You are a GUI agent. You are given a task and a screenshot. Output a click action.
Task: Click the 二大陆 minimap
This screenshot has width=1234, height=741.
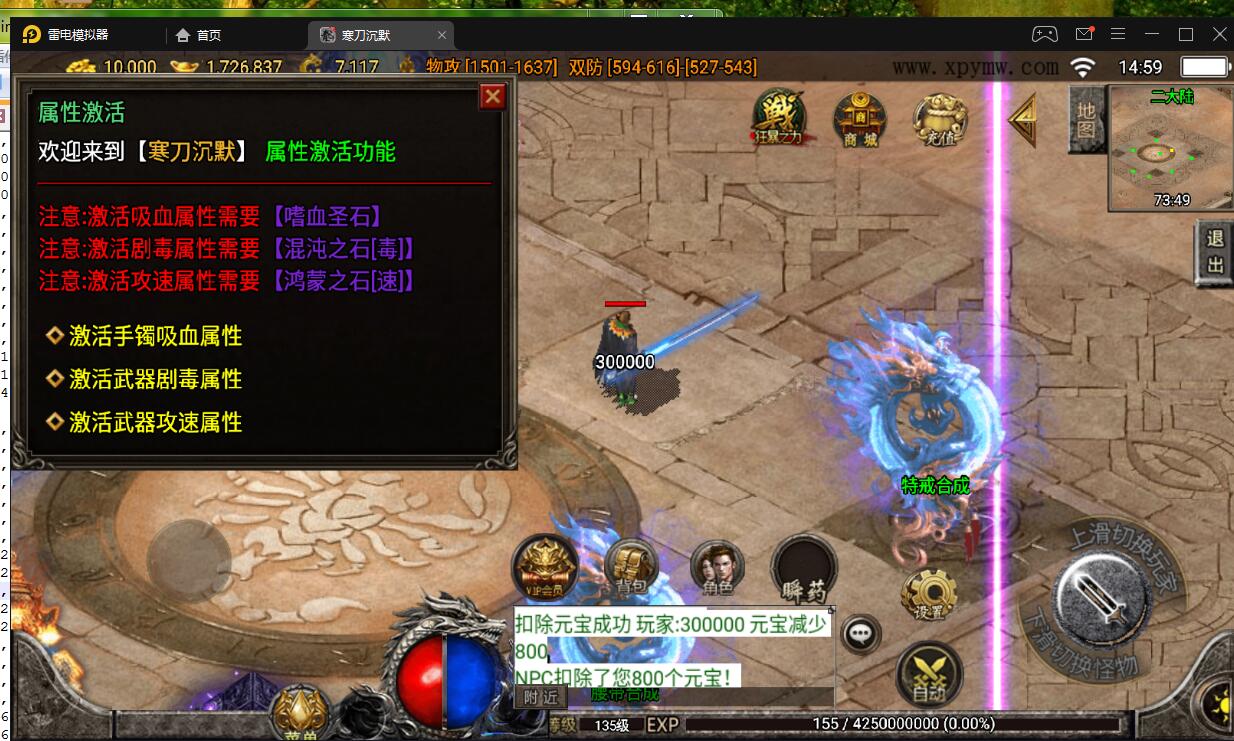pyautogui.click(x=1158, y=149)
